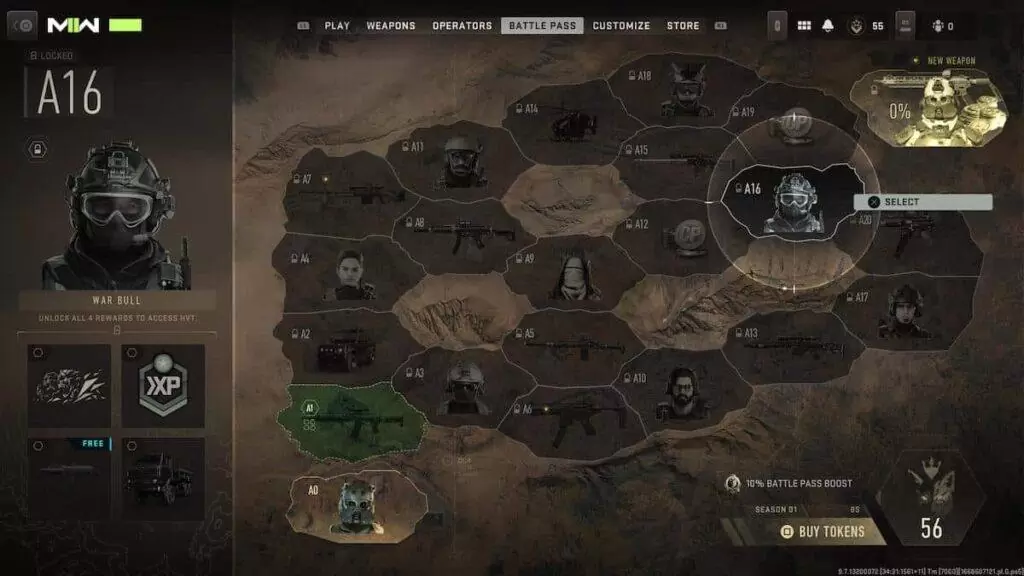The image size is (1024, 576).
Task: Choose the A0 gas mask operator sector
Action: 357,505
